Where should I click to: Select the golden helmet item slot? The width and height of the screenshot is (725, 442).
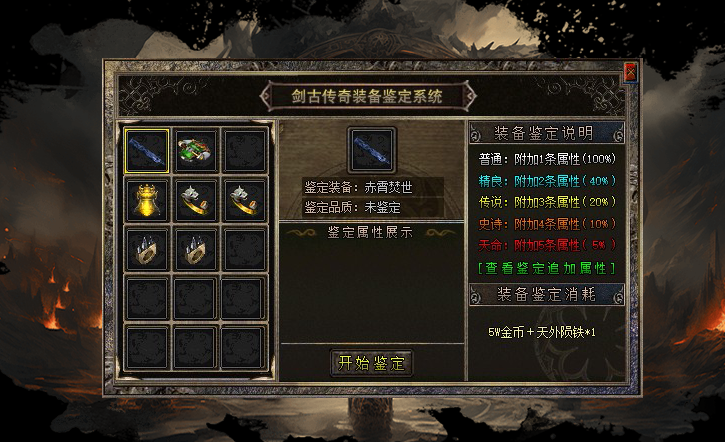(147, 199)
